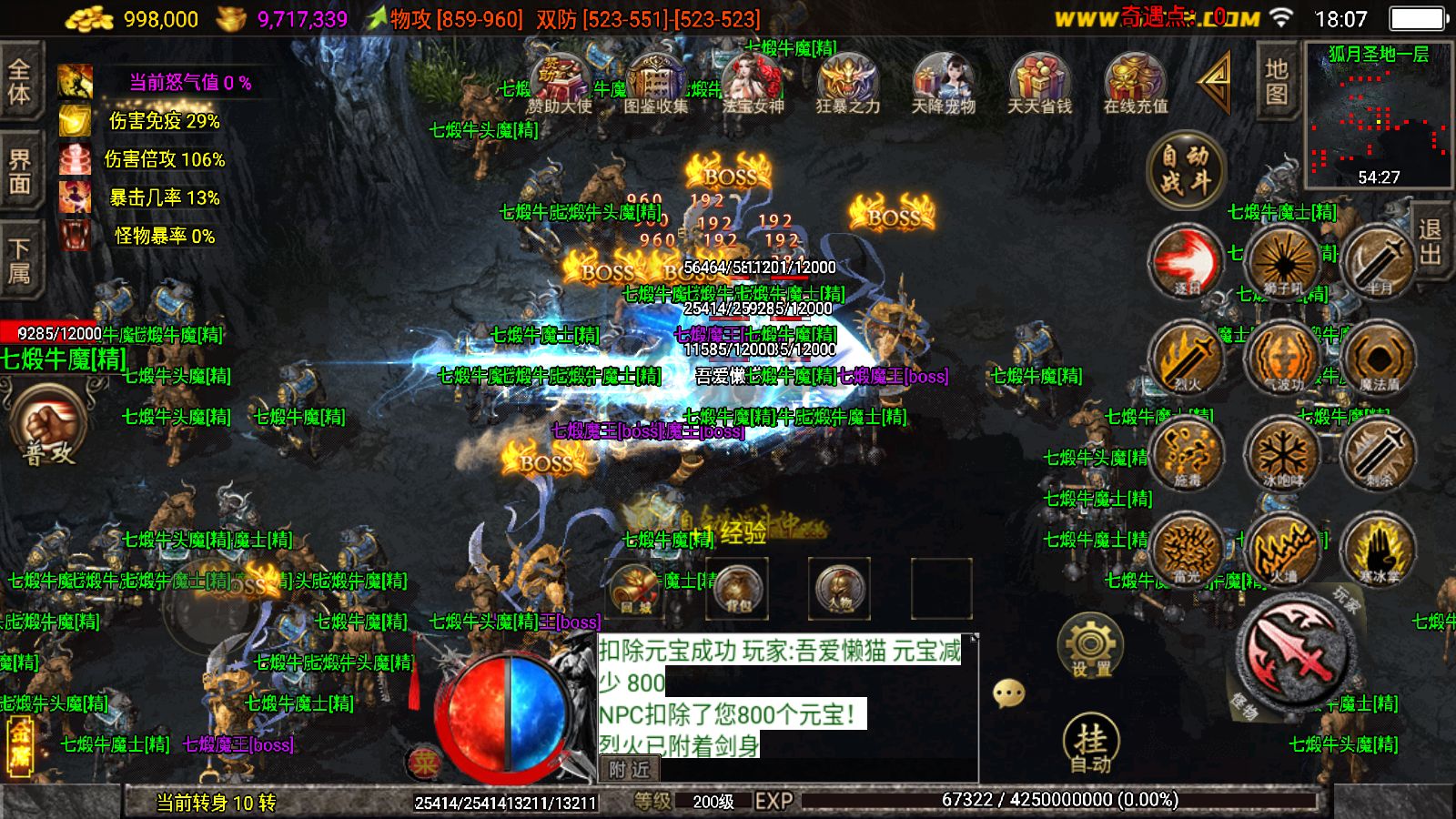Use the 回城 return-to-town scroll
This screenshot has width=1456, height=819.
(x=635, y=587)
